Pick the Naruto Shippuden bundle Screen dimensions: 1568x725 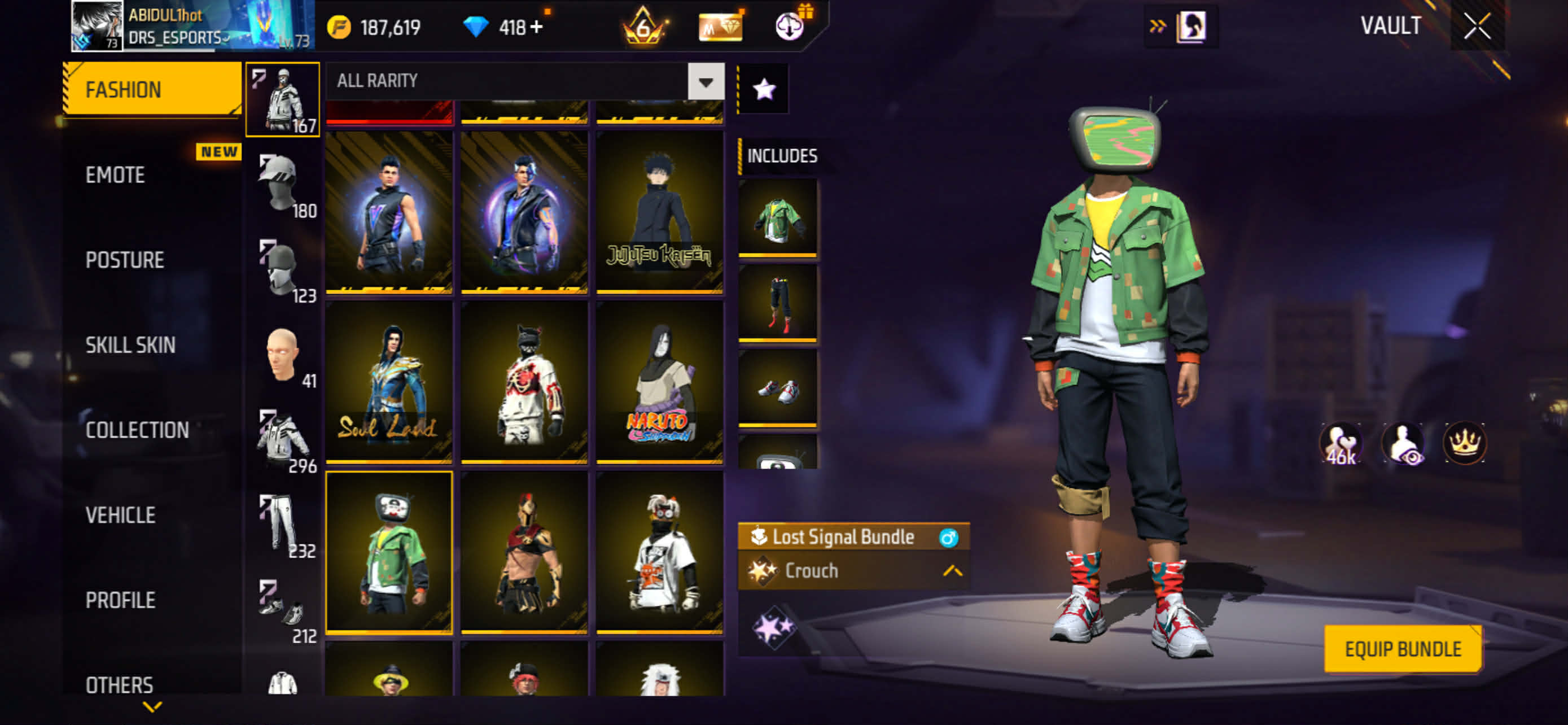(660, 382)
